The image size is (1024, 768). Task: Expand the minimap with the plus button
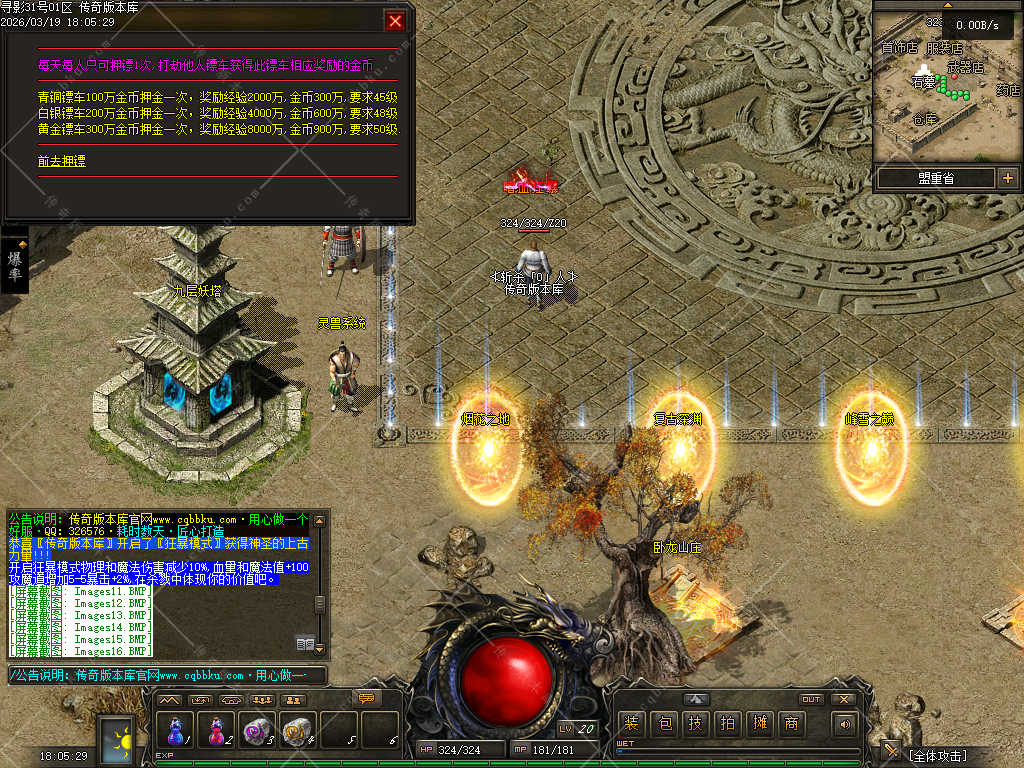click(x=1007, y=178)
